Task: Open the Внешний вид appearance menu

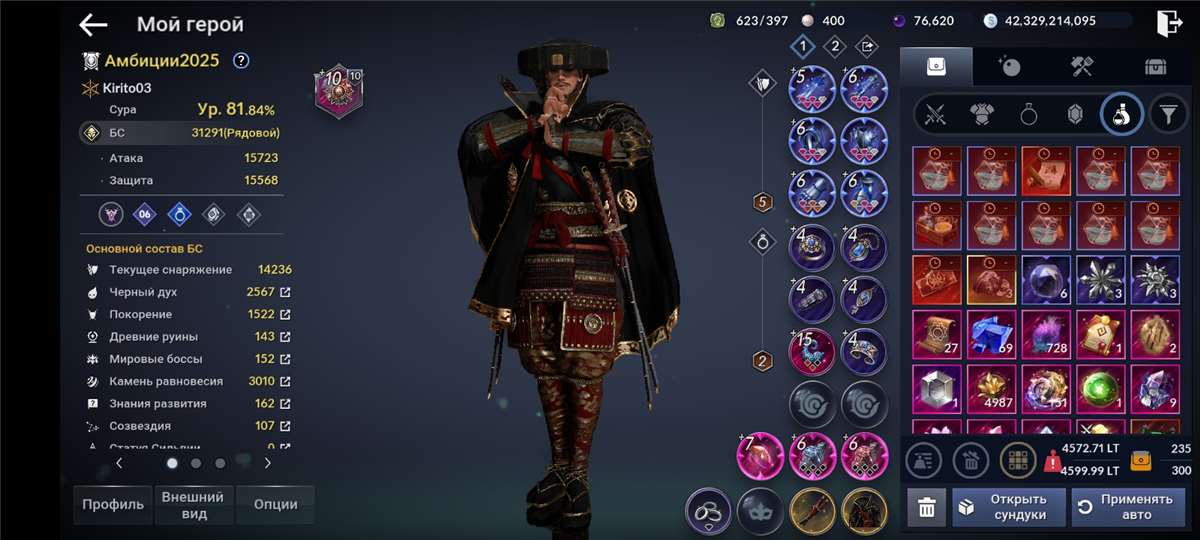Action: click(x=193, y=505)
